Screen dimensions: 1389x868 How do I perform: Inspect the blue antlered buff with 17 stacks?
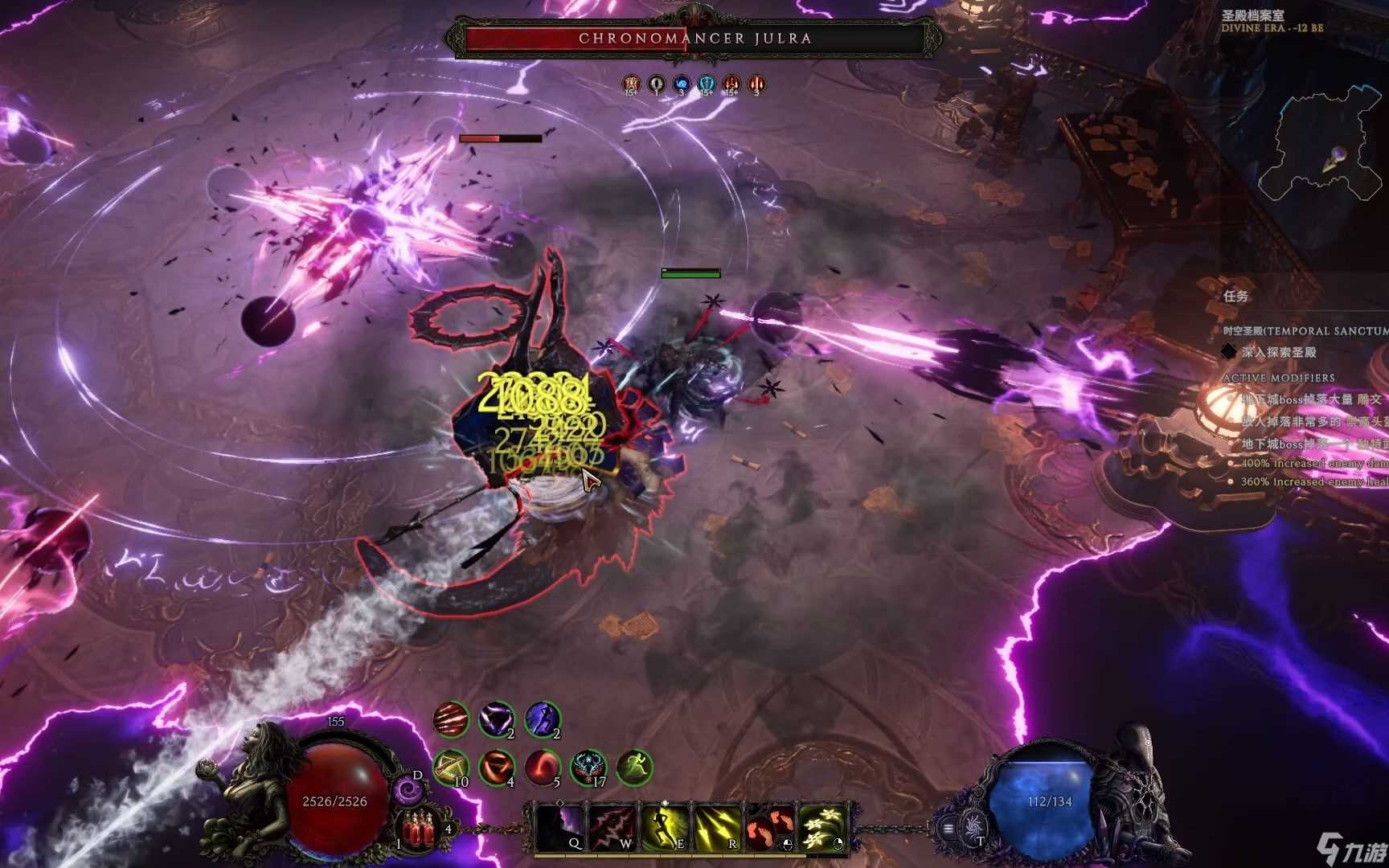(588, 768)
